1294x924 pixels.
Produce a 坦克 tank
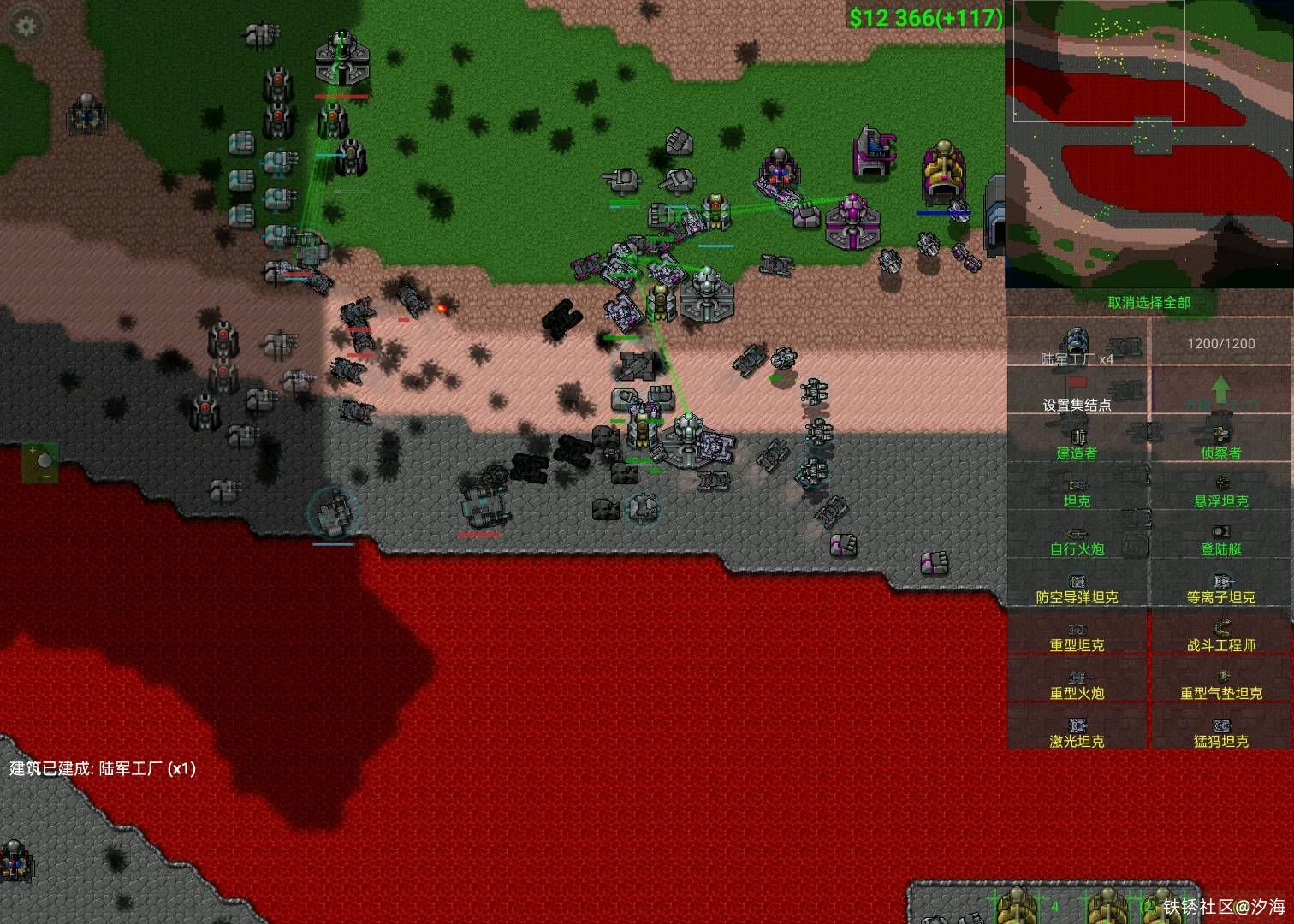(1077, 490)
